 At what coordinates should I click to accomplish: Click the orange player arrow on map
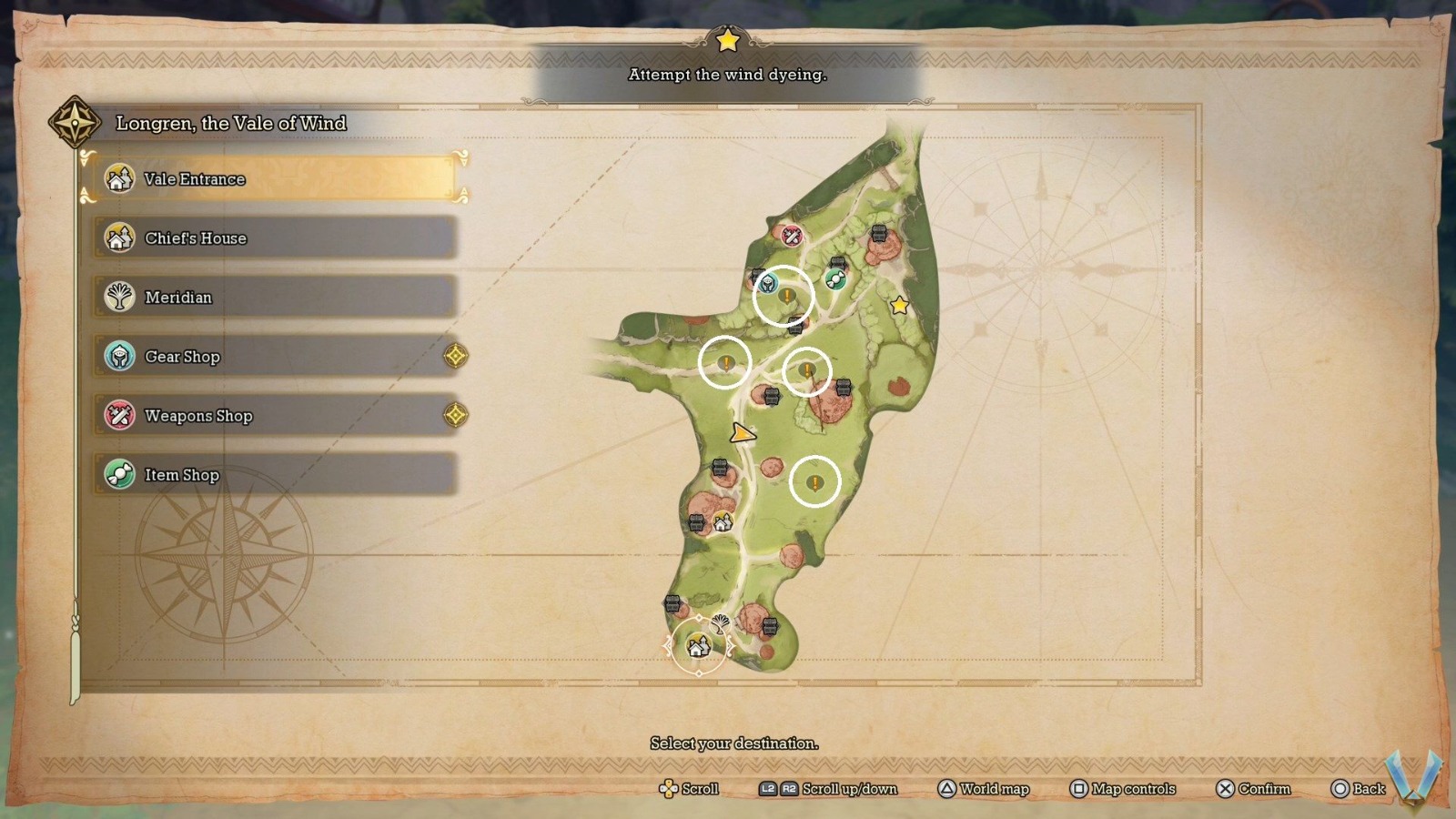pyautogui.click(x=743, y=434)
